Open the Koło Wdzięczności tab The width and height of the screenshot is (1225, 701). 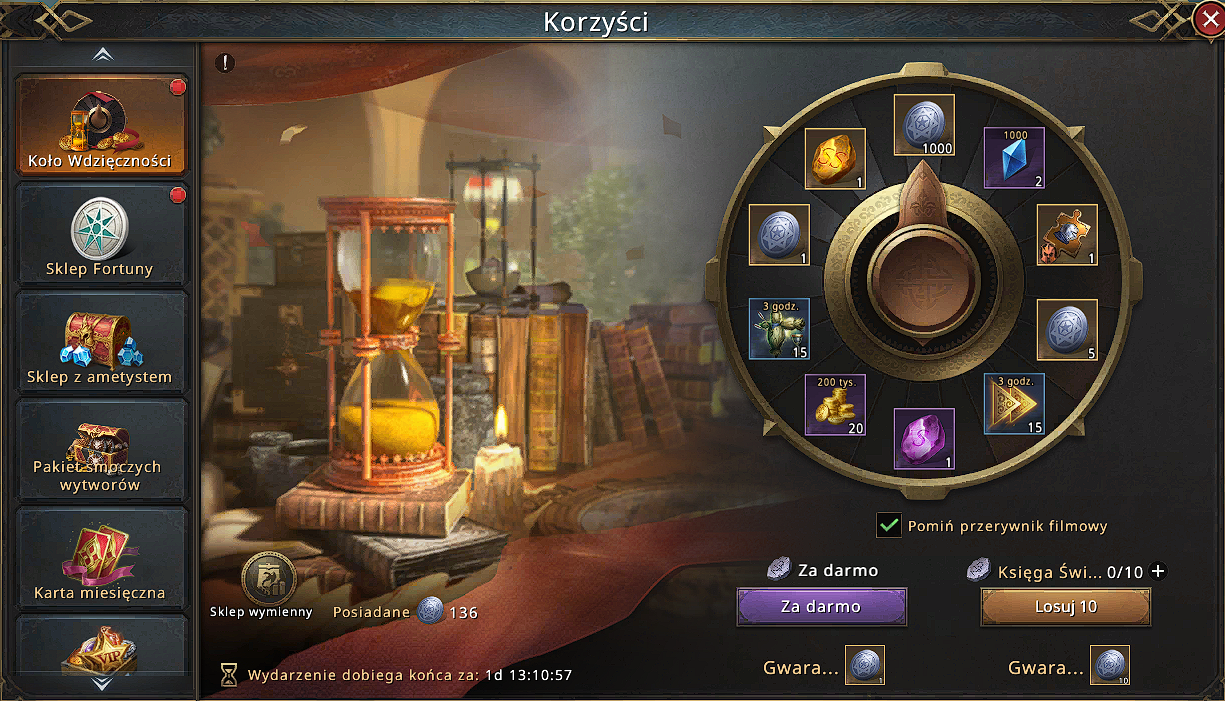click(101, 125)
